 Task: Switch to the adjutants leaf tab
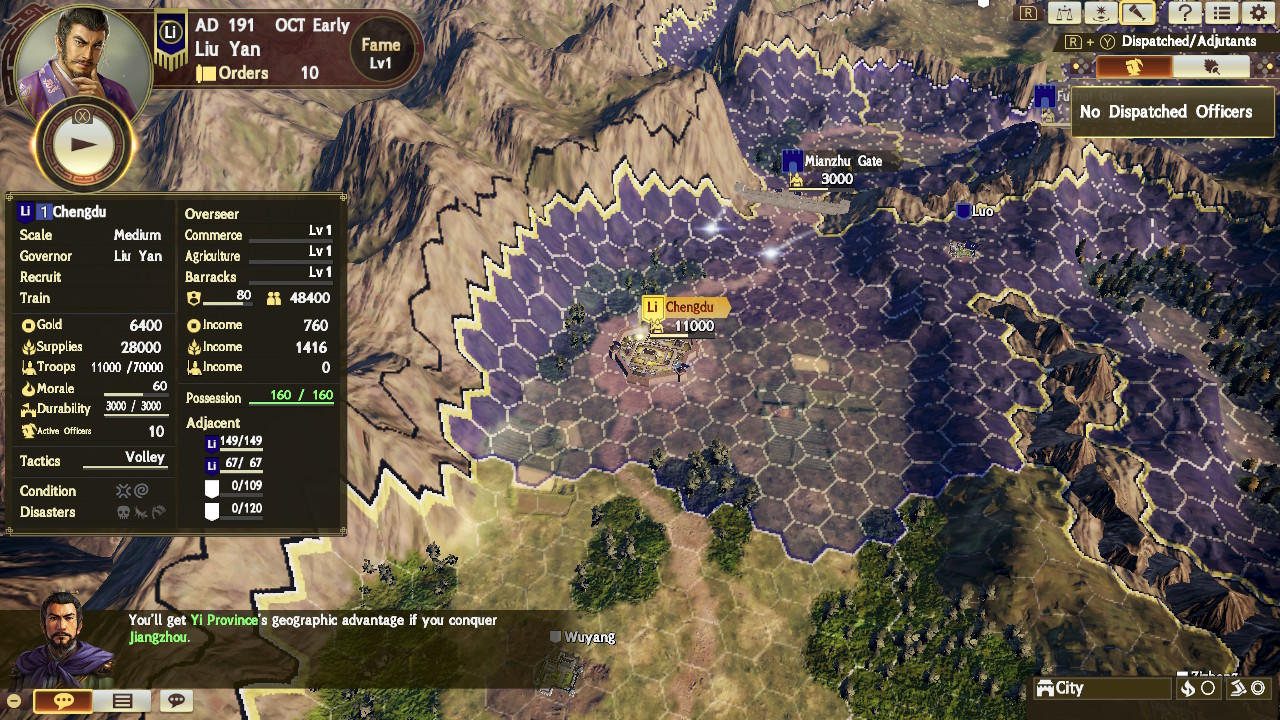[1211, 67]
